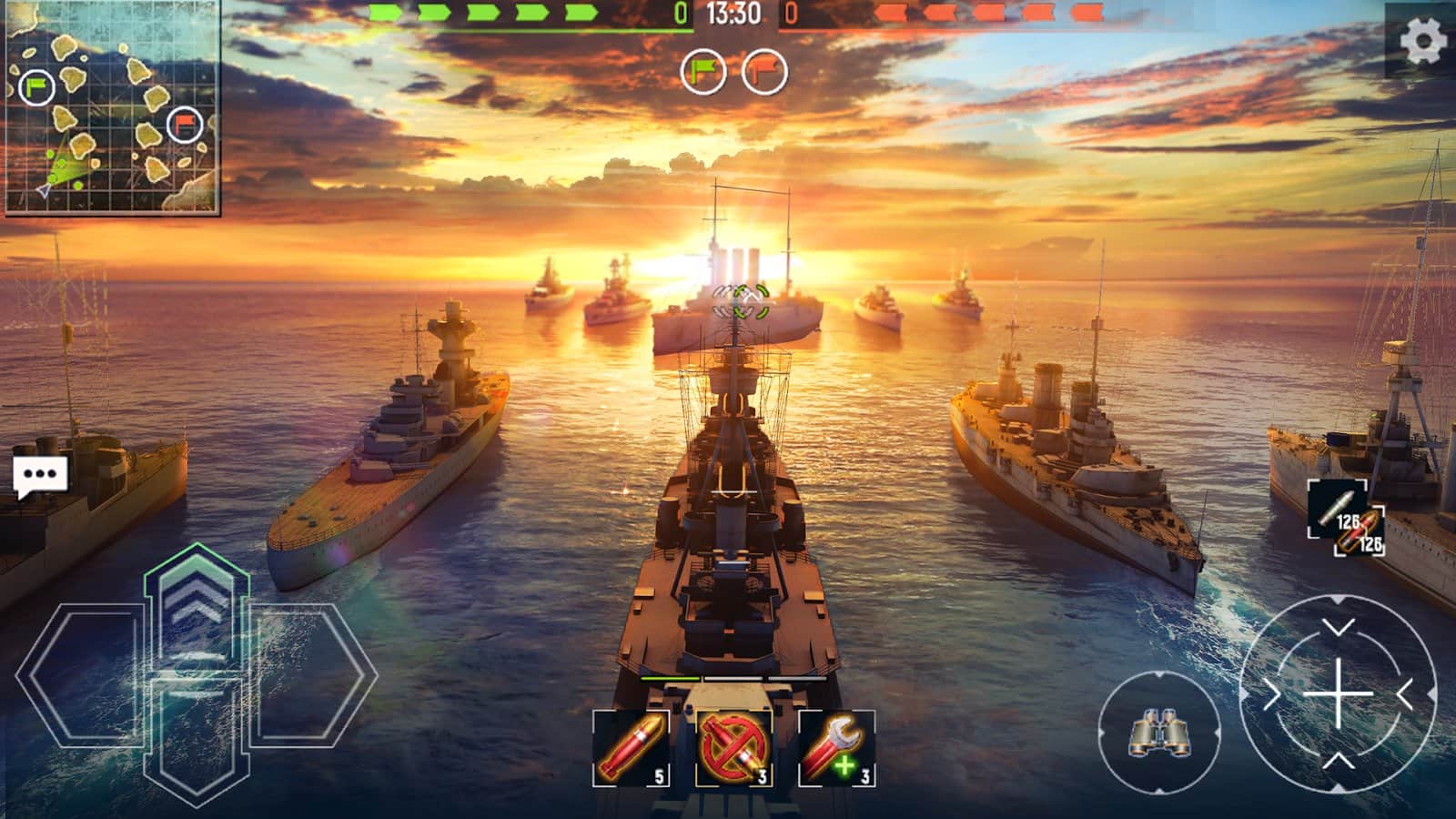Select the green flag capture point
Viewport: 1456px width, 819px height.
tap(703, 71)
